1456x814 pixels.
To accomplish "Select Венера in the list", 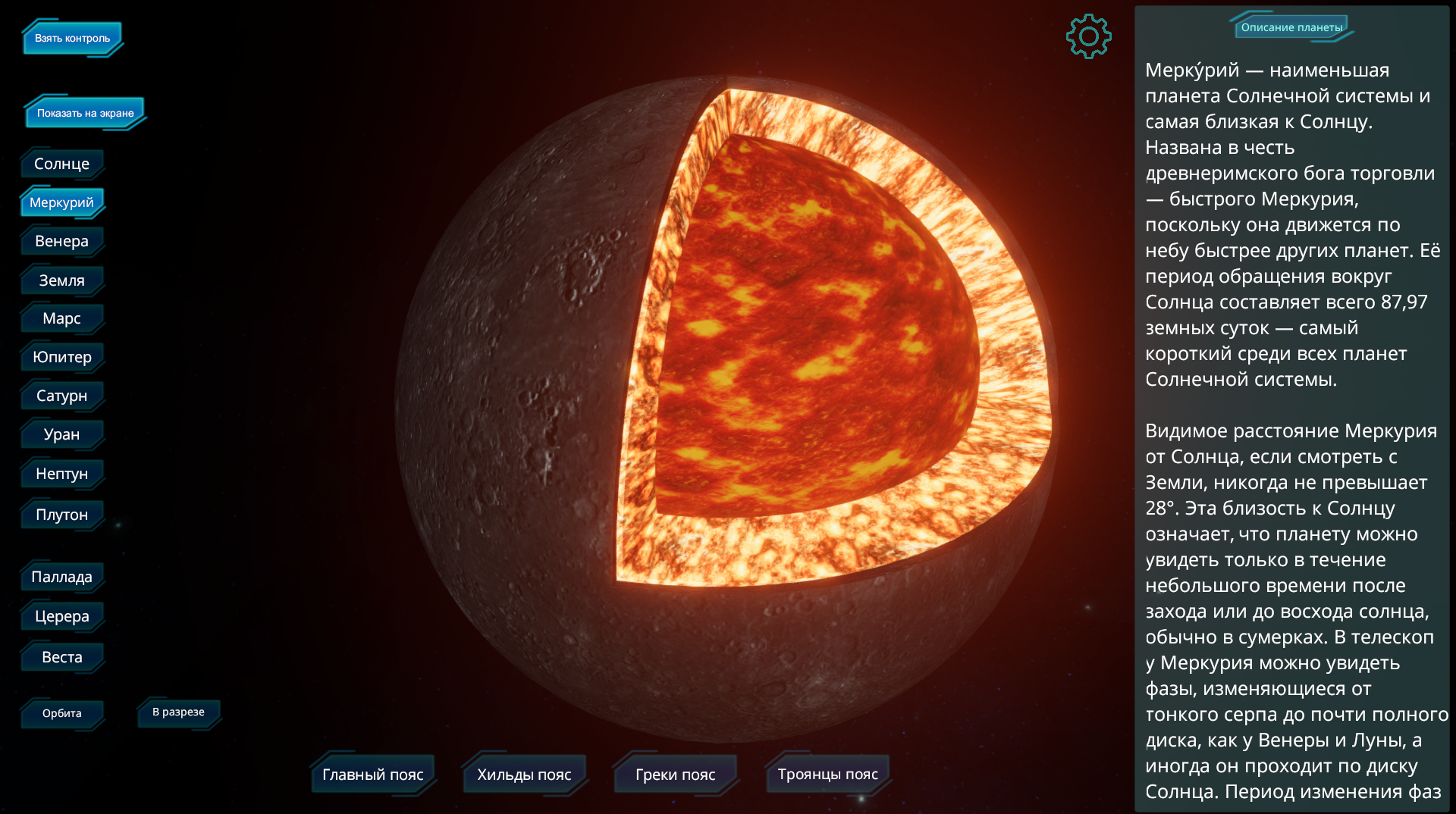I will click(61, 241).
